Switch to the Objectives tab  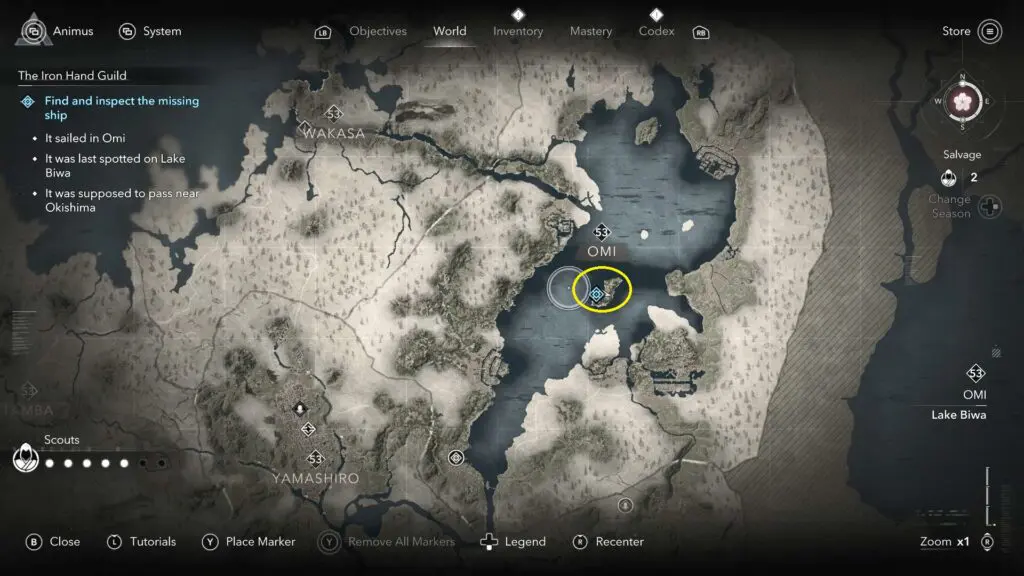click(x=379, y=31)
